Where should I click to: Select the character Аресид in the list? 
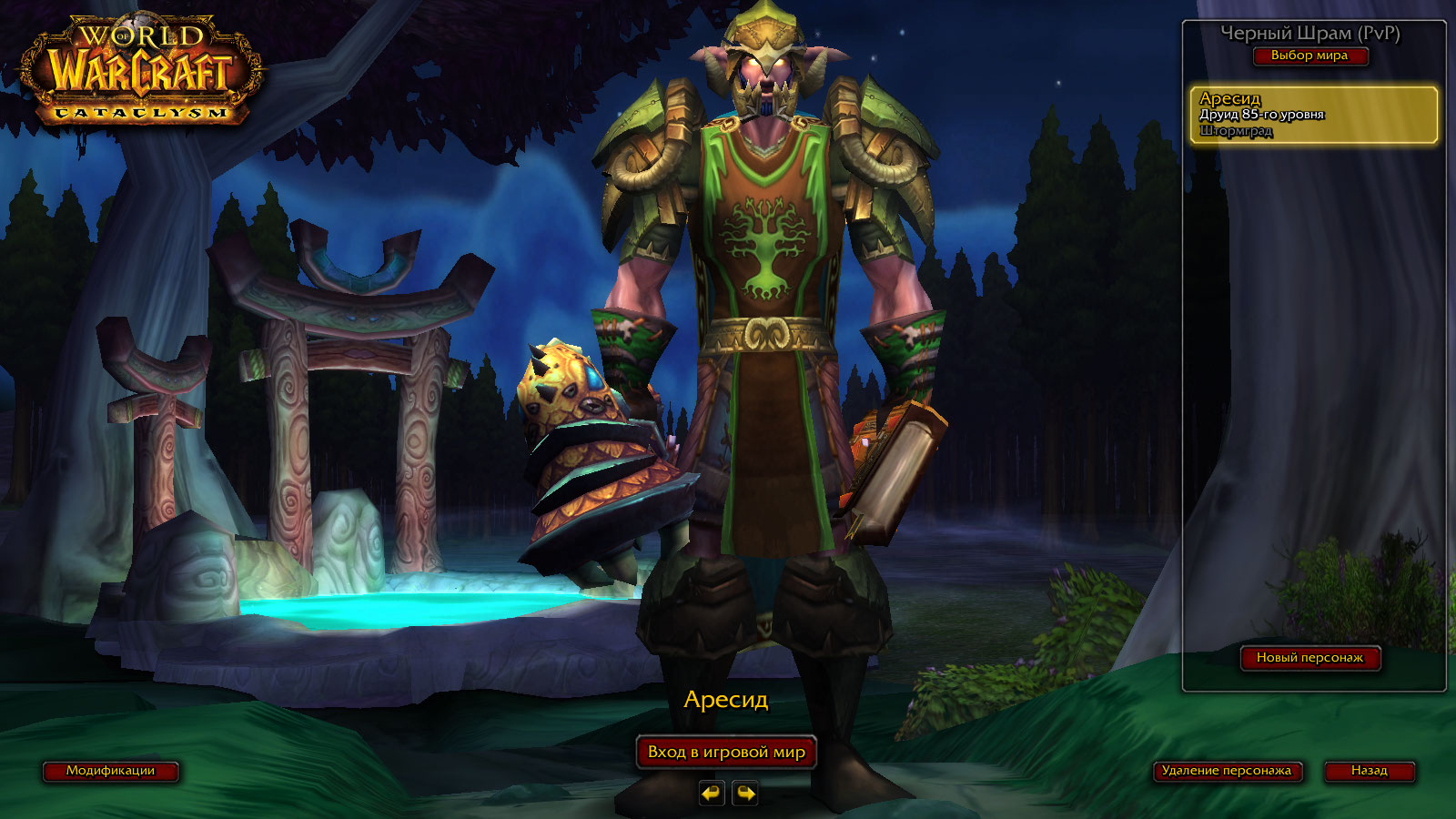click(x=1313, y=115)
